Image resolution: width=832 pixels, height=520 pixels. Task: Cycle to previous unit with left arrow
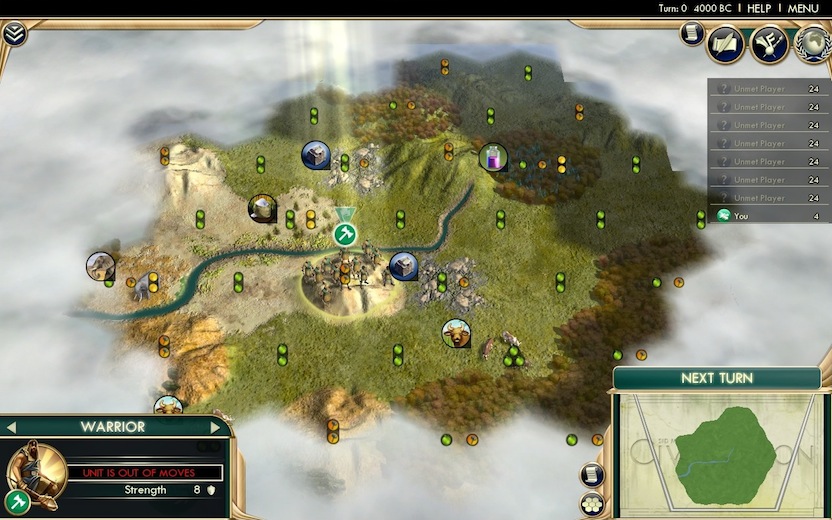(x=11, y=427)
